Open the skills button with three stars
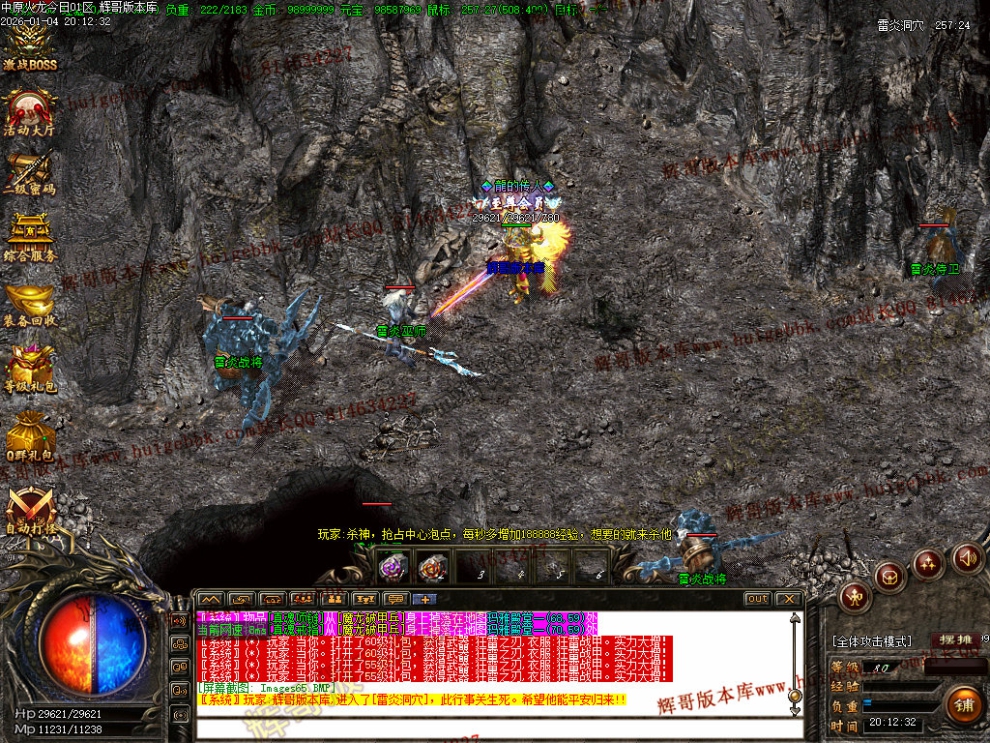The image size is (990, 743). point(928,564)
